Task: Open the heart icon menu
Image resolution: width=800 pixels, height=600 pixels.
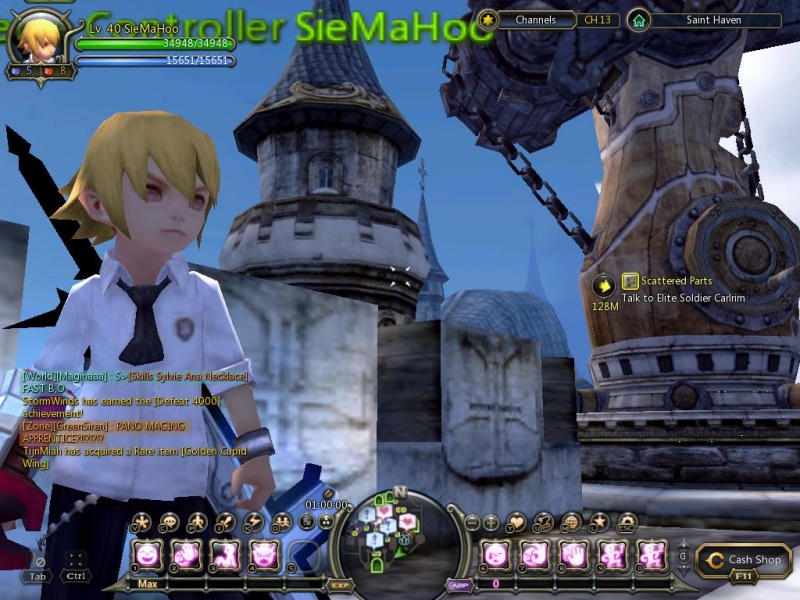Action: pyautogui.click(x=517, y=521)
